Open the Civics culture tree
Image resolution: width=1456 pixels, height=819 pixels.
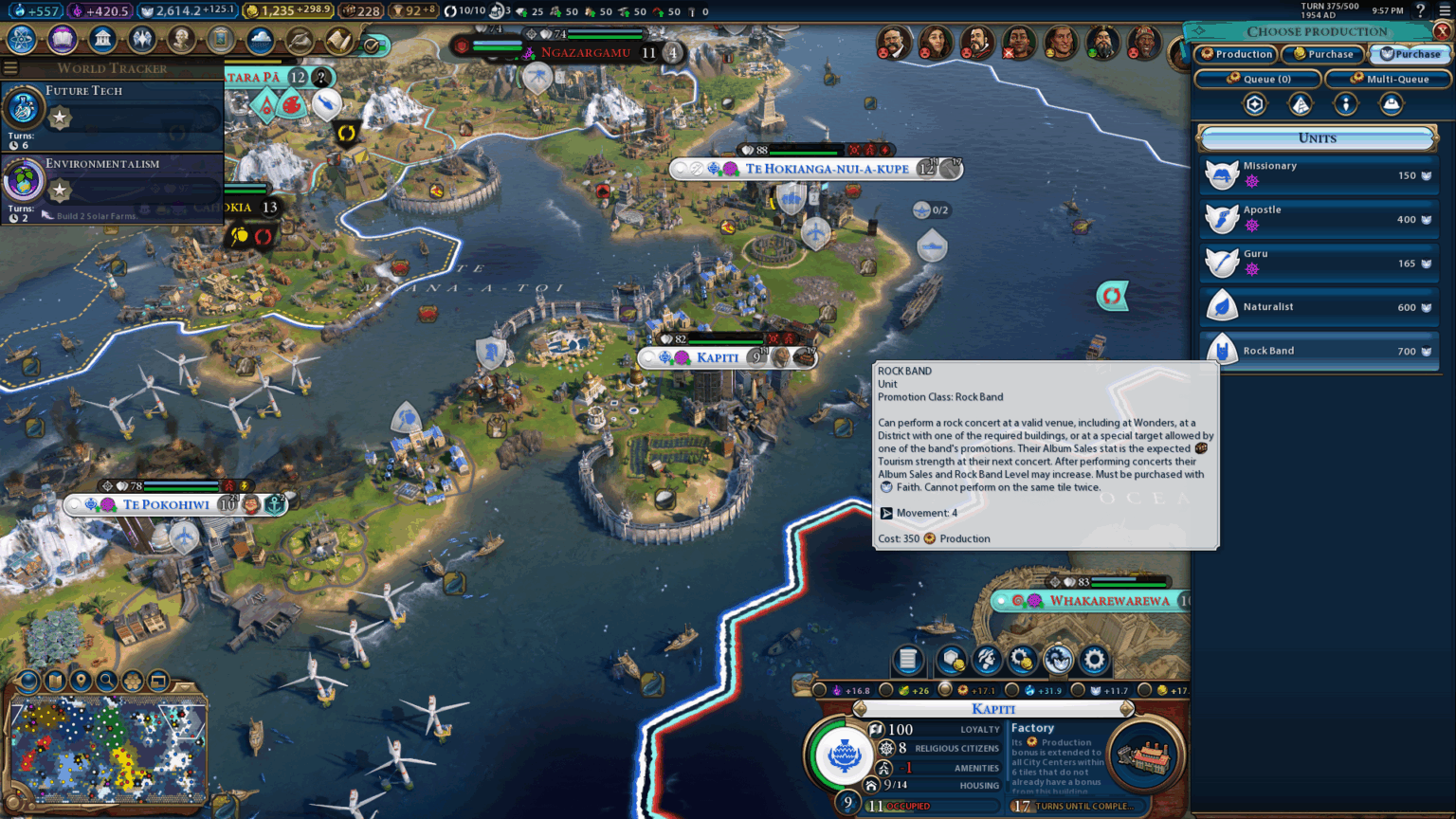(62, 40)
